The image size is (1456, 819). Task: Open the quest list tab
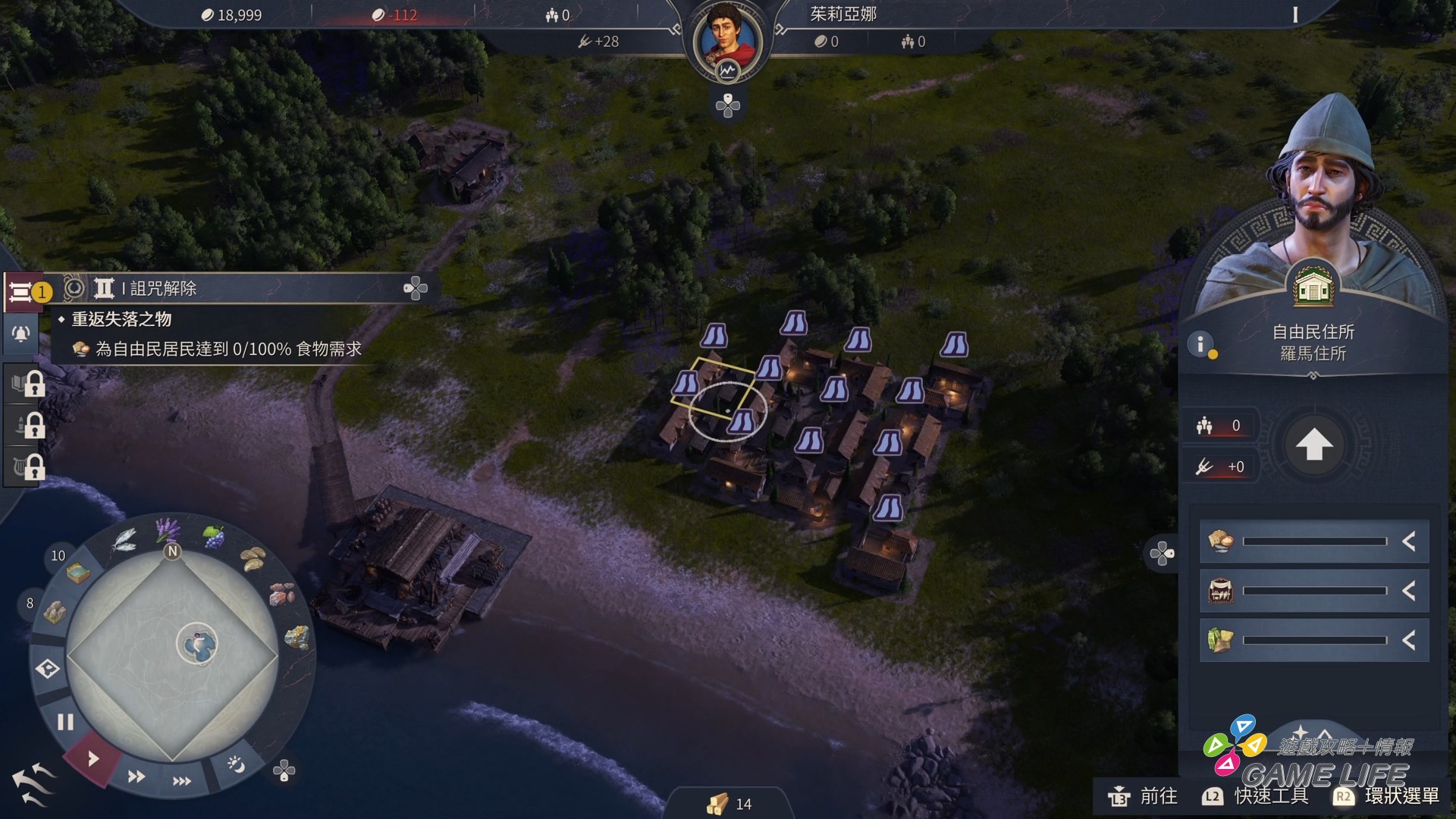21,292
